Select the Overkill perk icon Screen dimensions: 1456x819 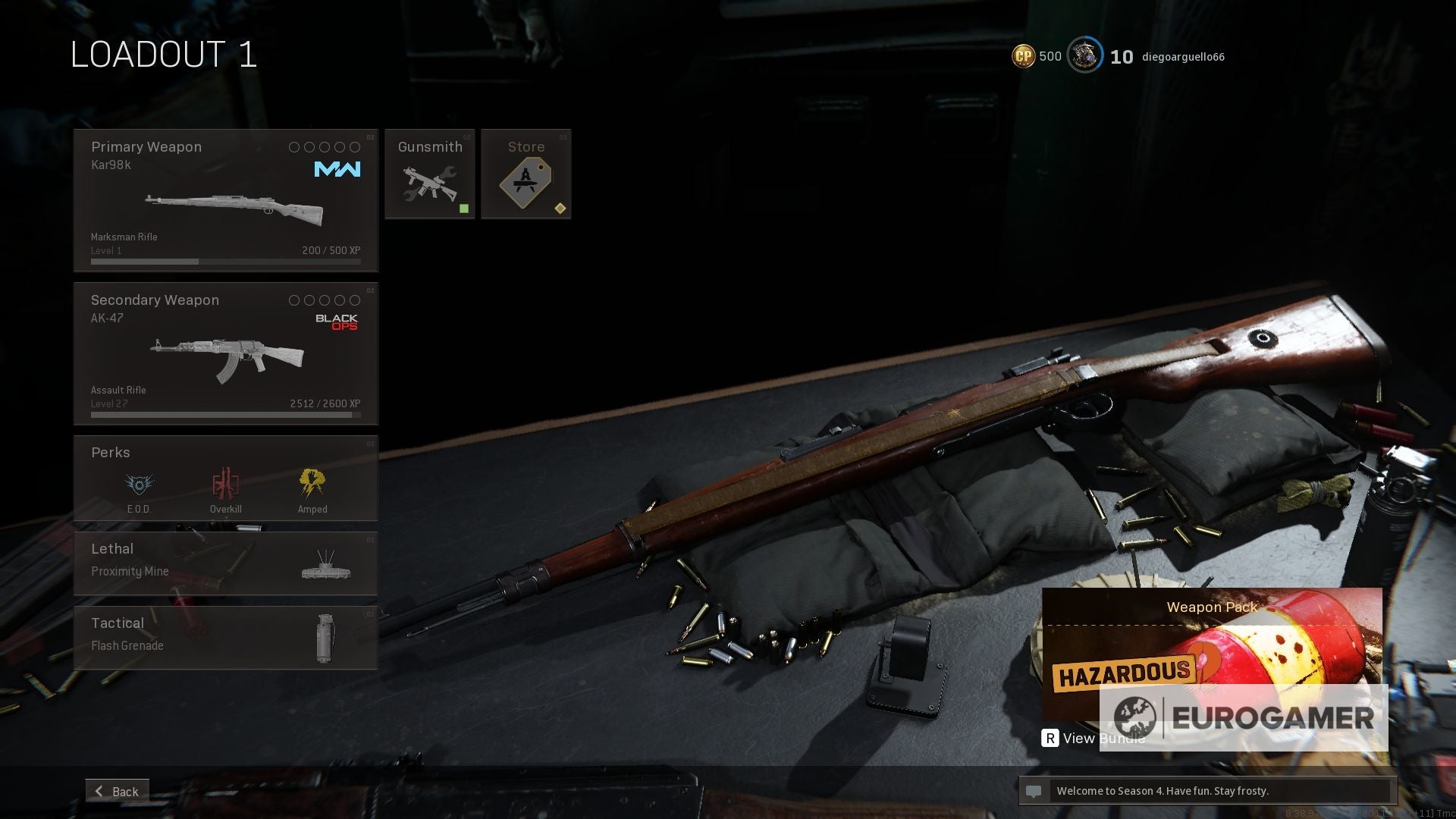225,484
